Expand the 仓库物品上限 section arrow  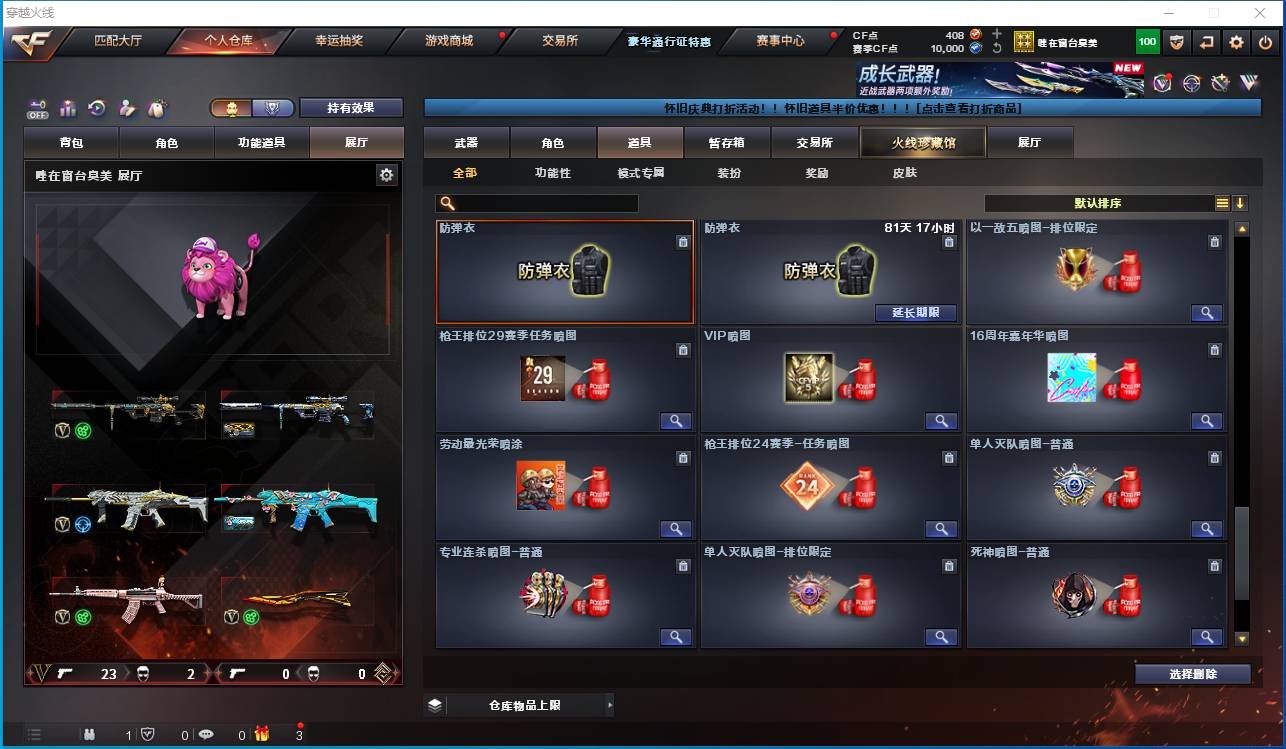pyautogui.click(x=610, y=705)
